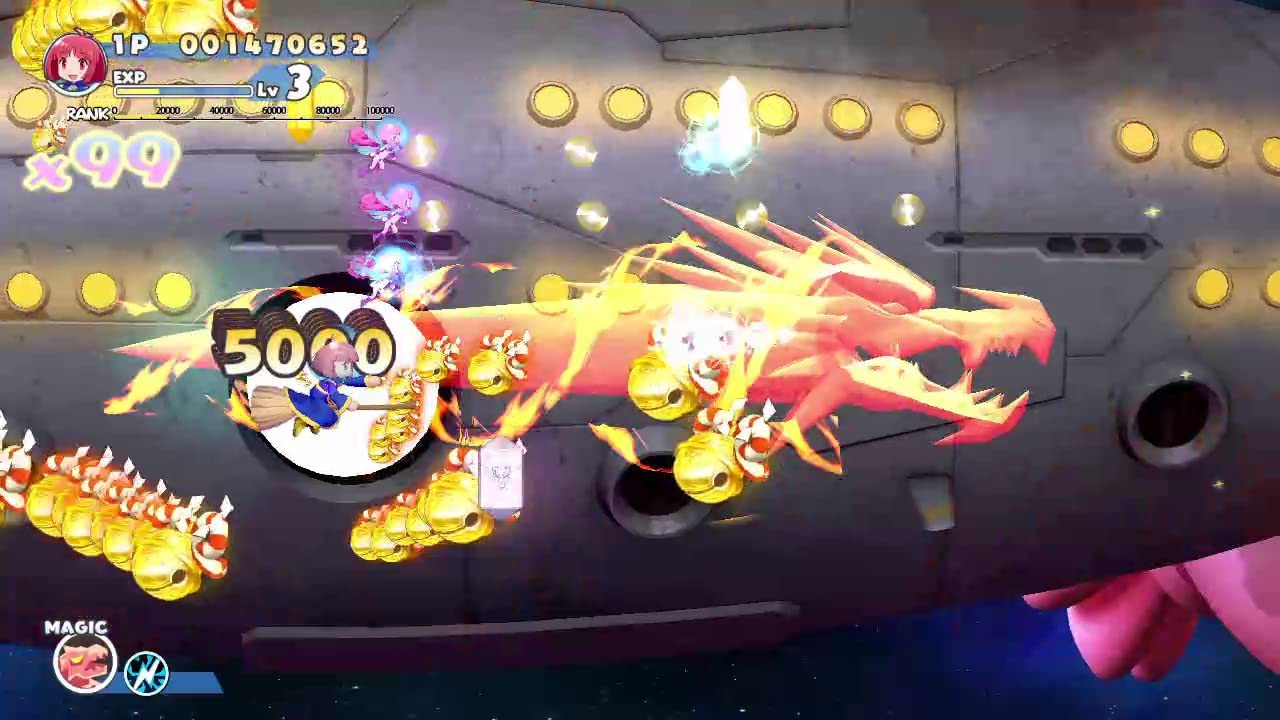Expand the EXP label next to the bar
The image size is (1280, 720).
[130, 77]
